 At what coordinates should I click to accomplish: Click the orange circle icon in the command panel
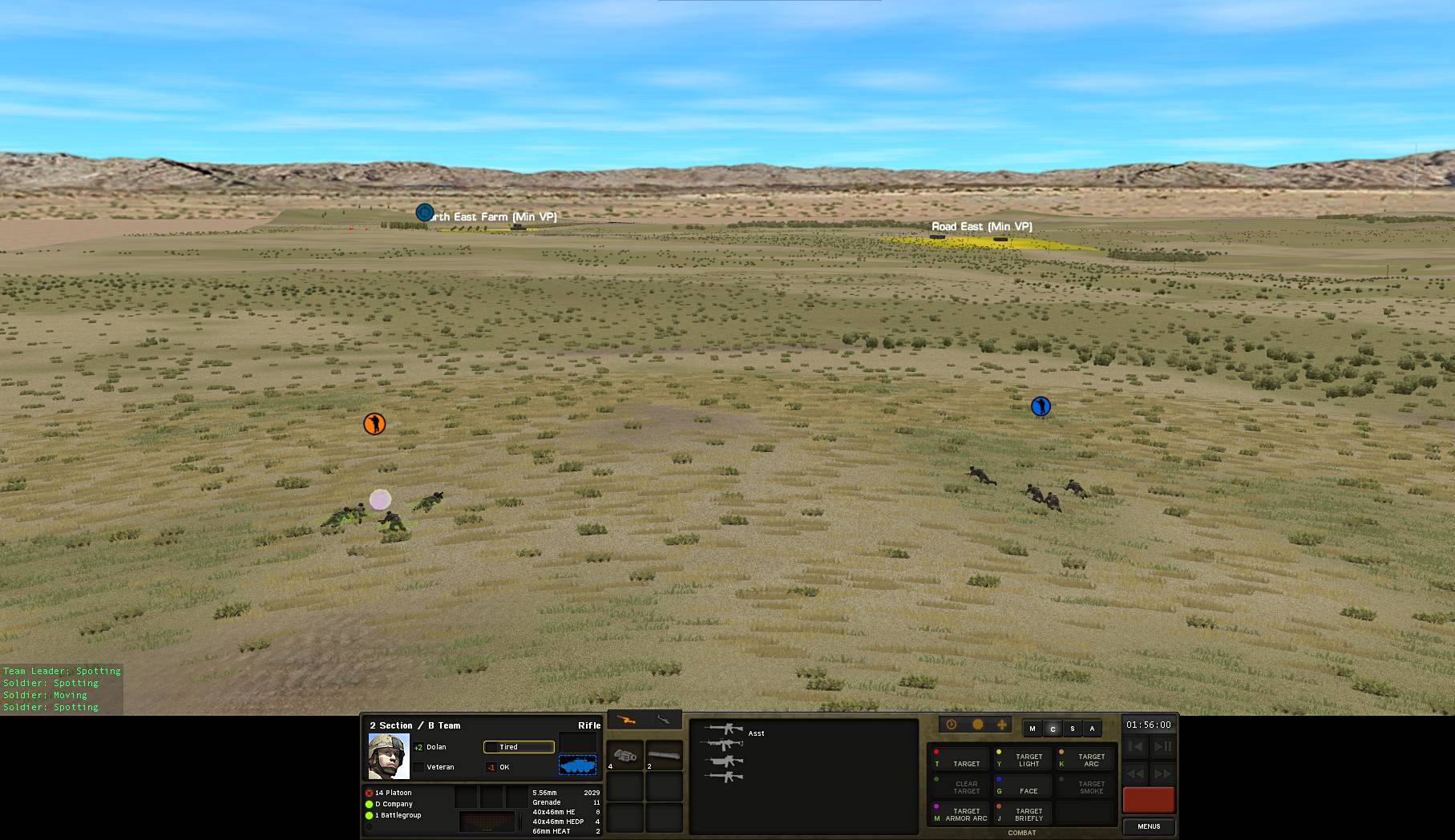tap(978, 724)
